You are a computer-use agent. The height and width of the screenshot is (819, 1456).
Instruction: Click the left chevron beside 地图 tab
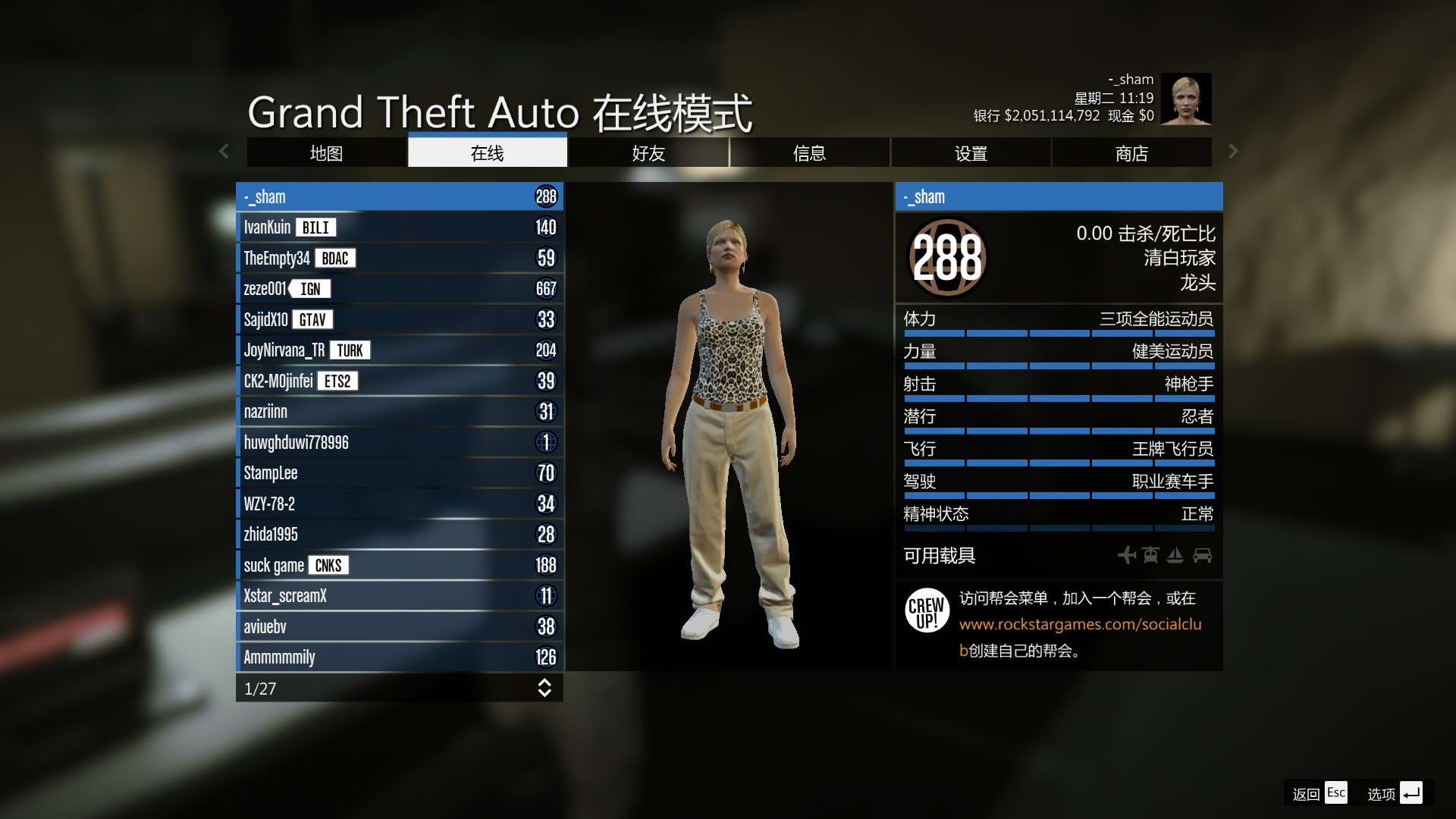(224, 152)
